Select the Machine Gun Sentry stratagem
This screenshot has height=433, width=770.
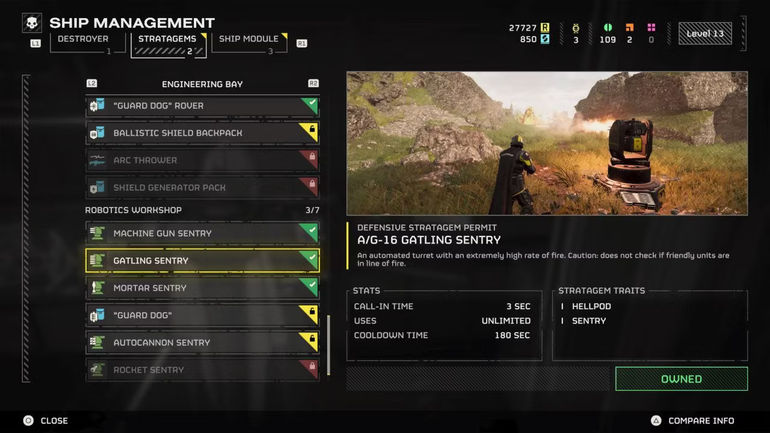coord(202,233)
